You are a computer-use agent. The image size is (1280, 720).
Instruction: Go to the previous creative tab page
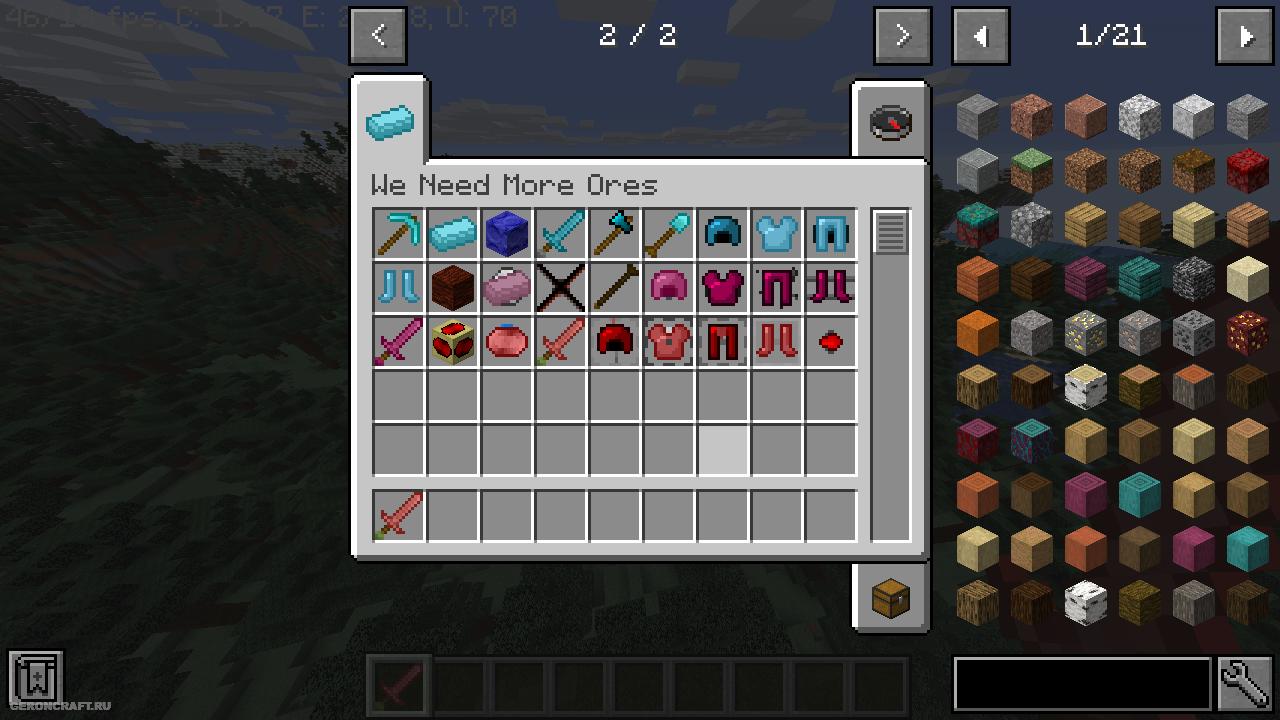point(378,36)
